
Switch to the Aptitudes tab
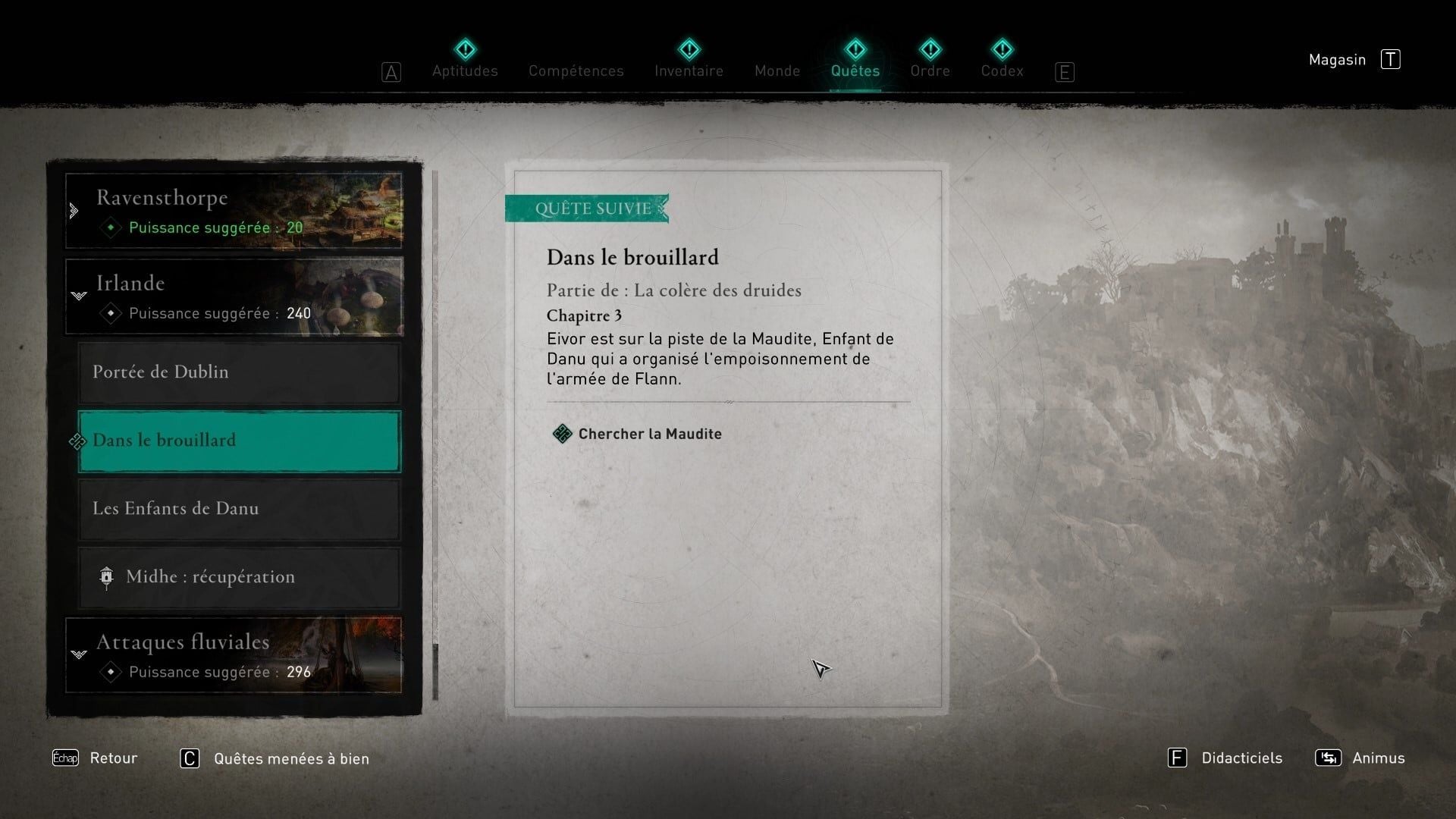pyautogui.click(x=465, y=71)
